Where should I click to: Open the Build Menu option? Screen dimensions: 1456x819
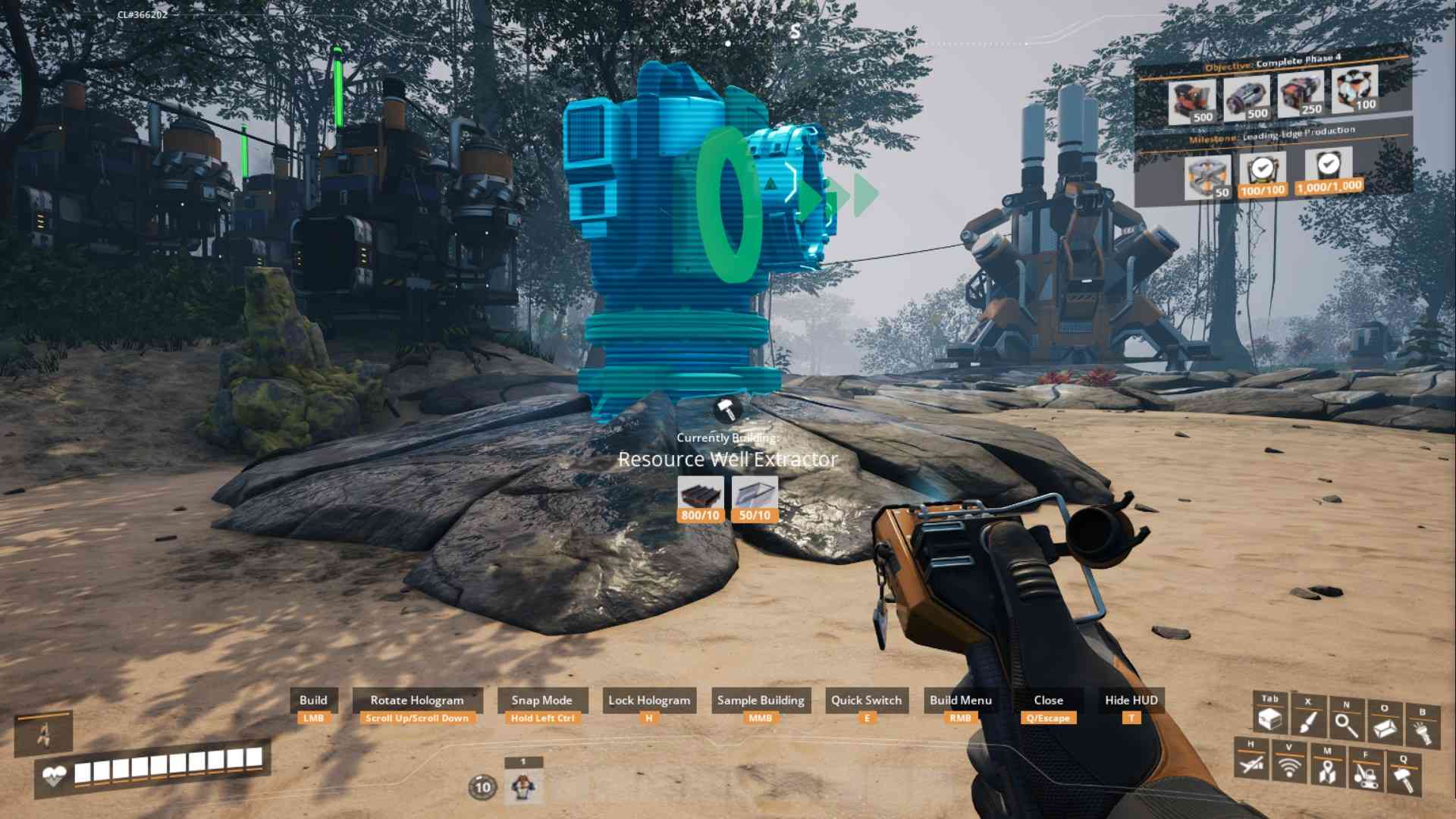pyautogui.click(x=962, y=700)
